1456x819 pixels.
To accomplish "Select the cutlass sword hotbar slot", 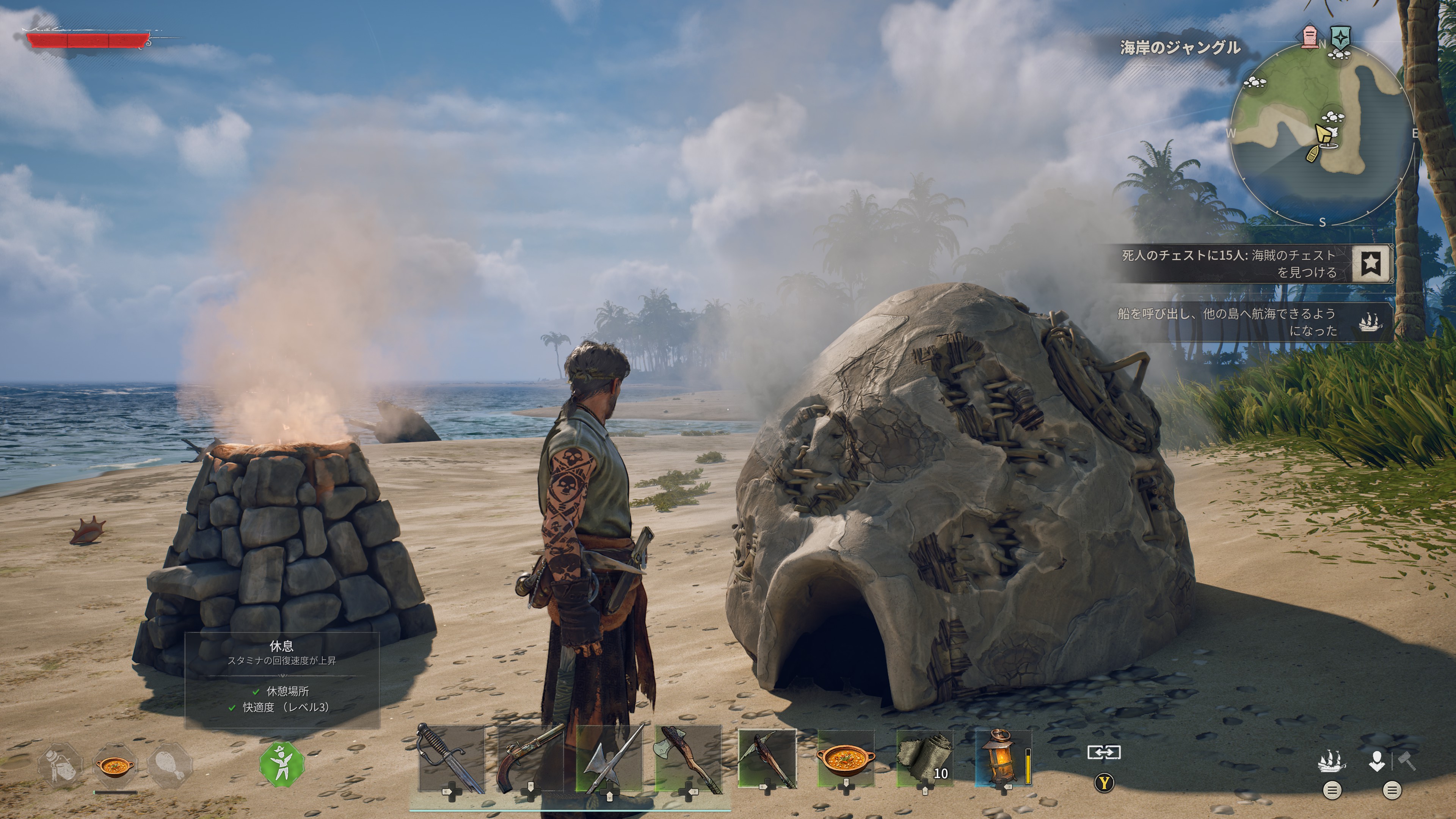I will tap(450, 758).
